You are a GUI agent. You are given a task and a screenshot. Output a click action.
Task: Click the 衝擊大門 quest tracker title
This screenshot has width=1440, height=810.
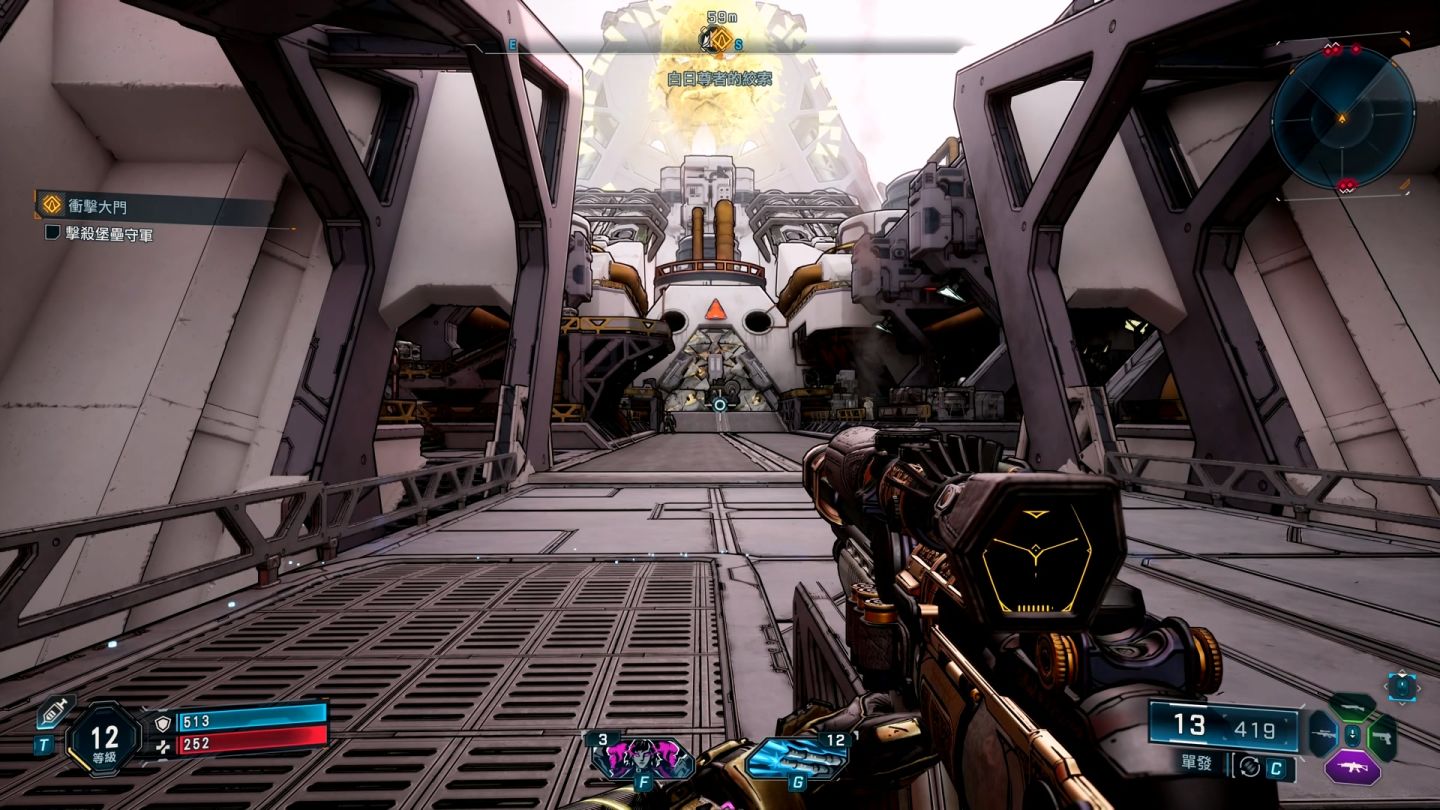tap(98, 207)
